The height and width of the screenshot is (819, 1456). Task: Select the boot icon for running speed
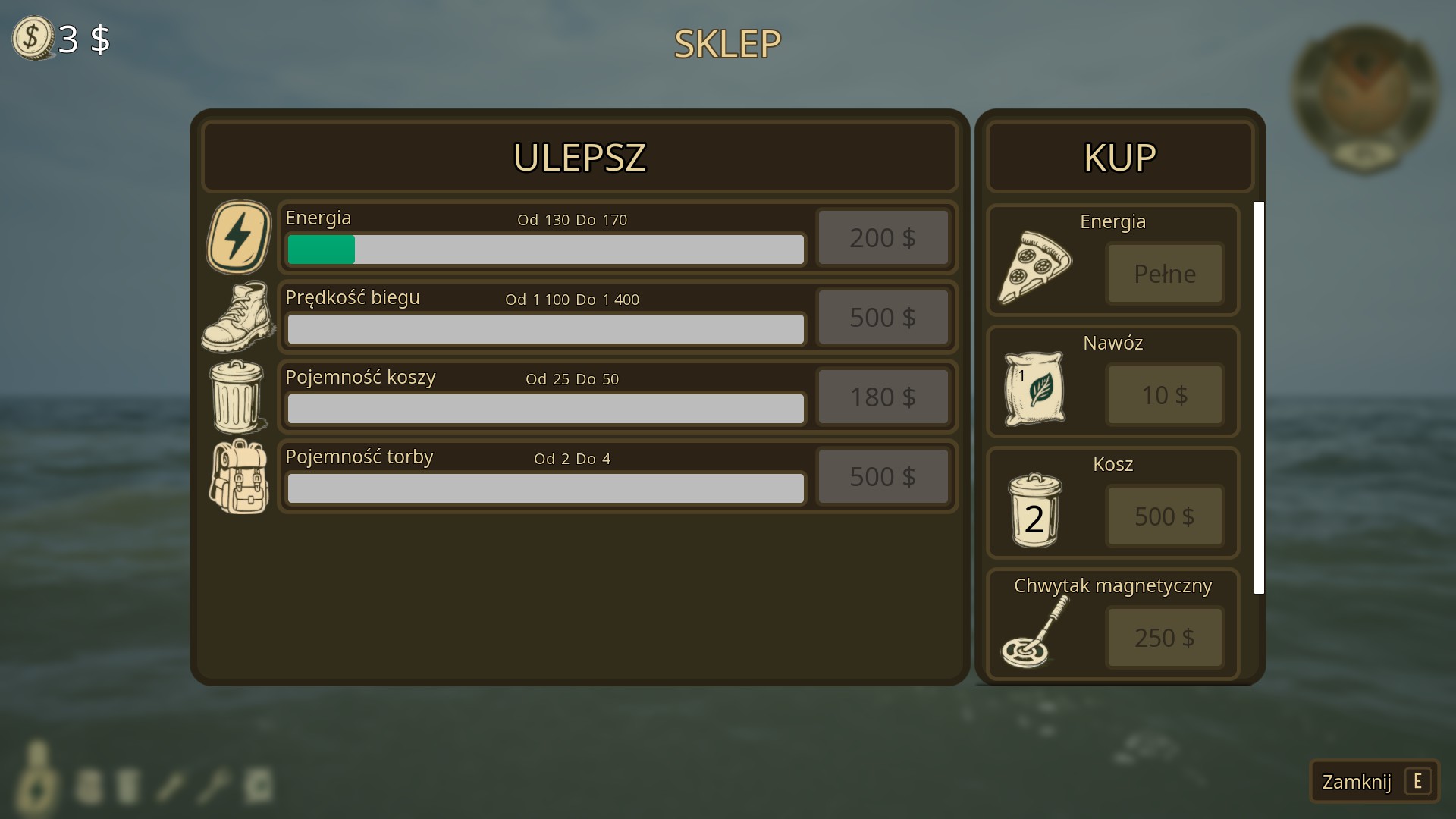238,317
